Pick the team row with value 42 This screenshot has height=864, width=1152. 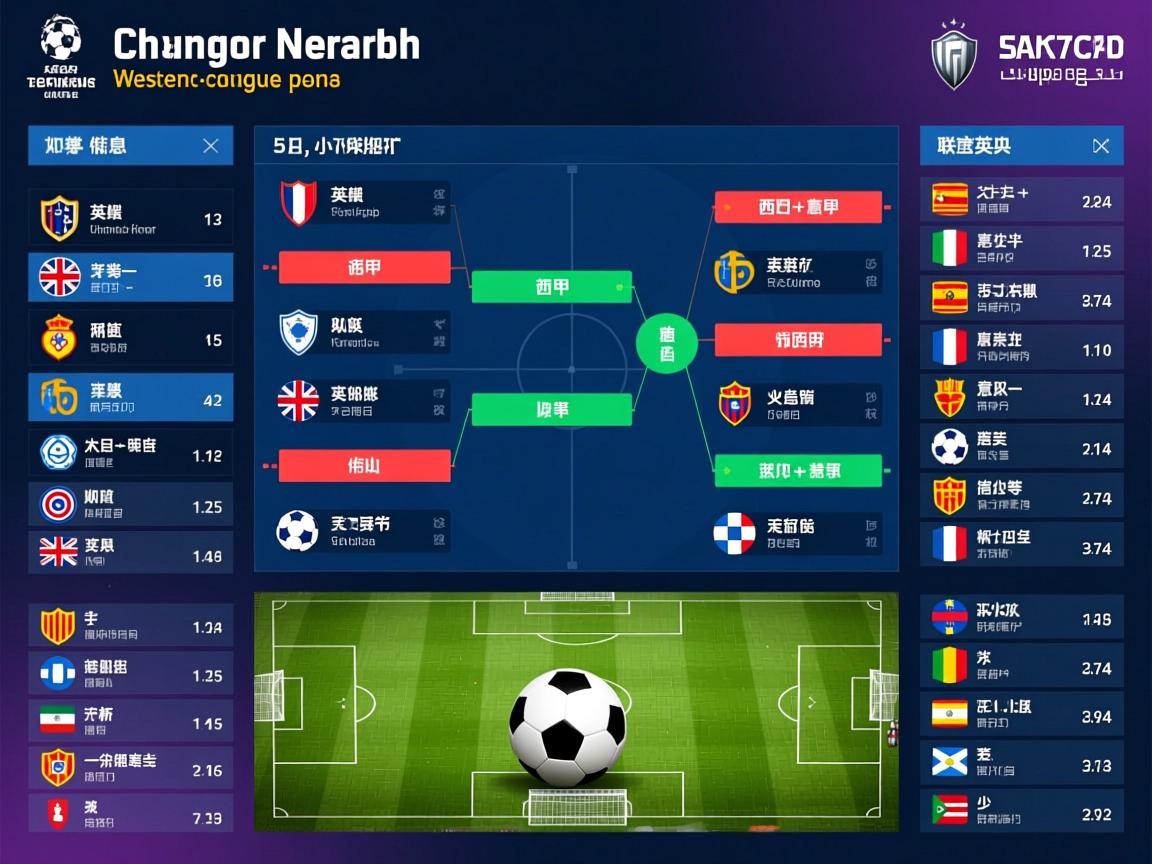click(131, 397)
